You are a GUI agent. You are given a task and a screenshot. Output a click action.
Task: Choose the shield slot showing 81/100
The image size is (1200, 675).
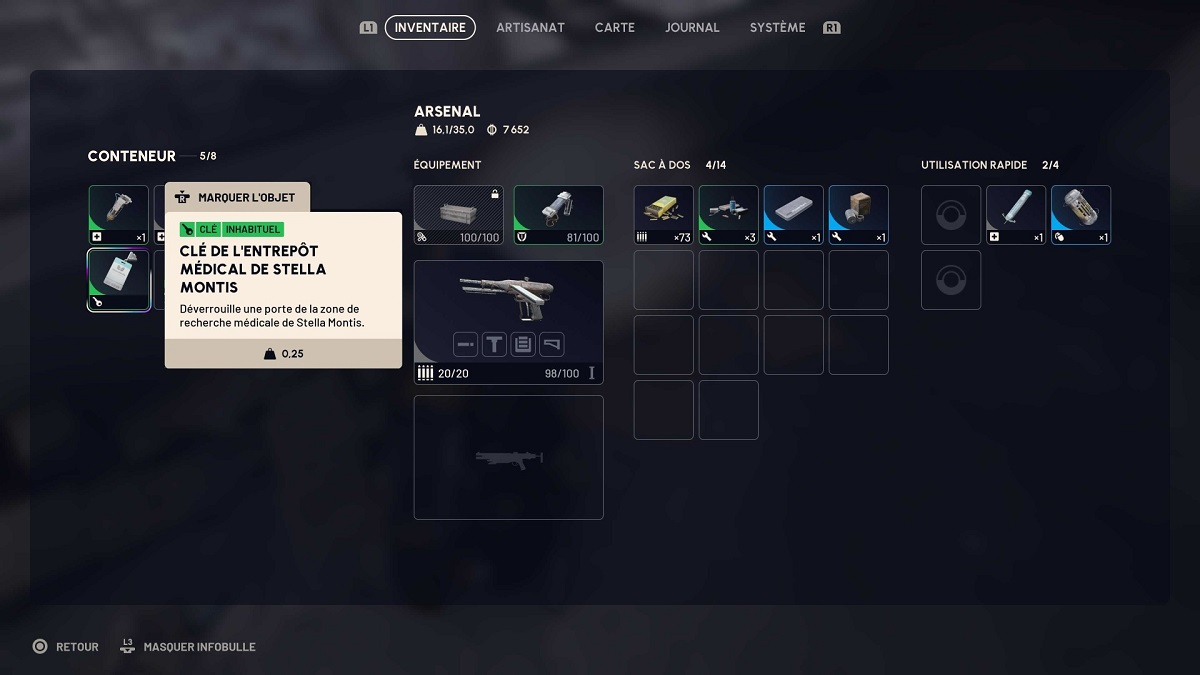click(558, 215)
